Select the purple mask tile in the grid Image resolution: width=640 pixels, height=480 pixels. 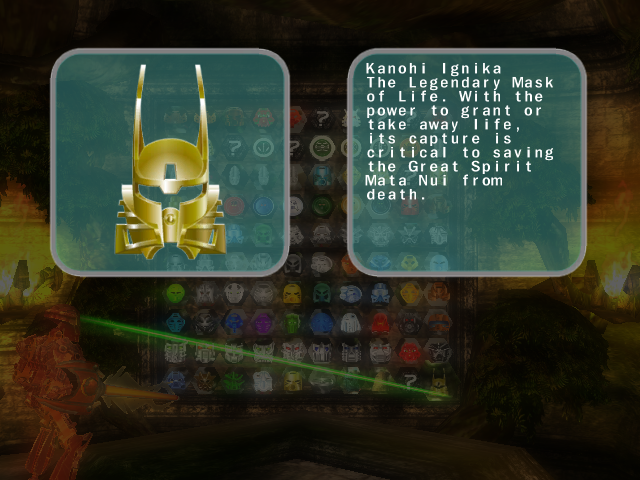tap(263, 322)
